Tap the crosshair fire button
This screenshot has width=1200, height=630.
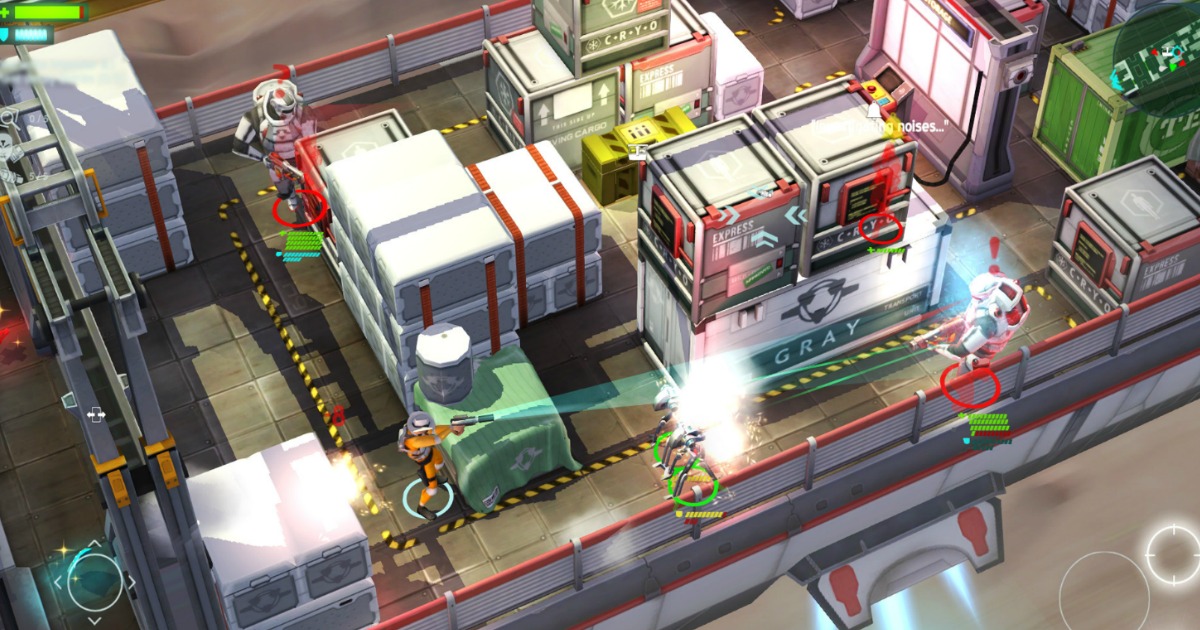1173,553
